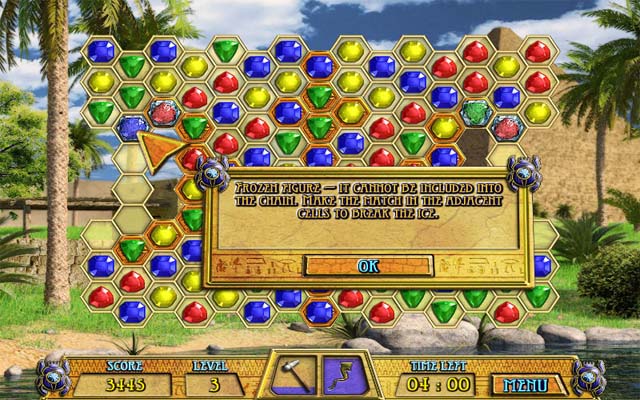640x400 pixels.
Task: Click the frozen green gem tile
Action: pyautogui.click(x=476, y=111)
